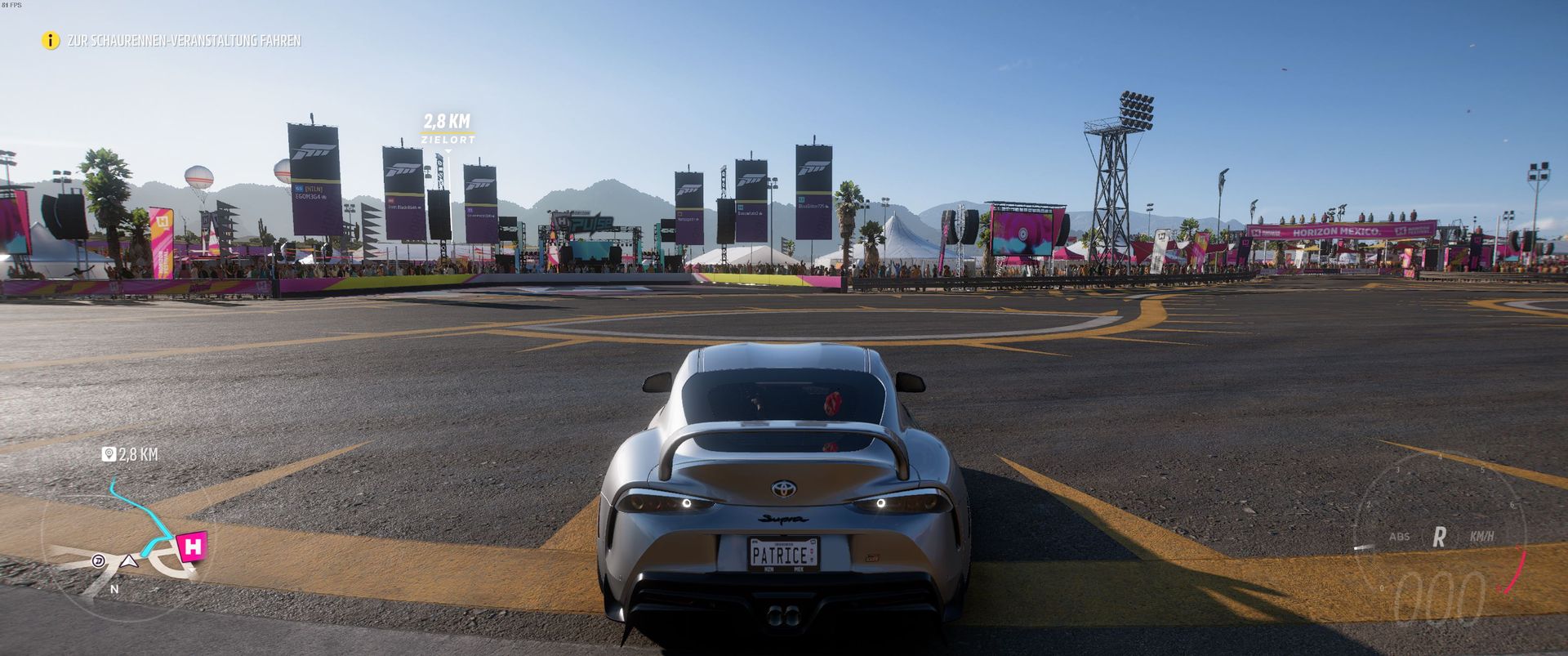Click the Zielort waypoint marker

(x=447, y=131)
